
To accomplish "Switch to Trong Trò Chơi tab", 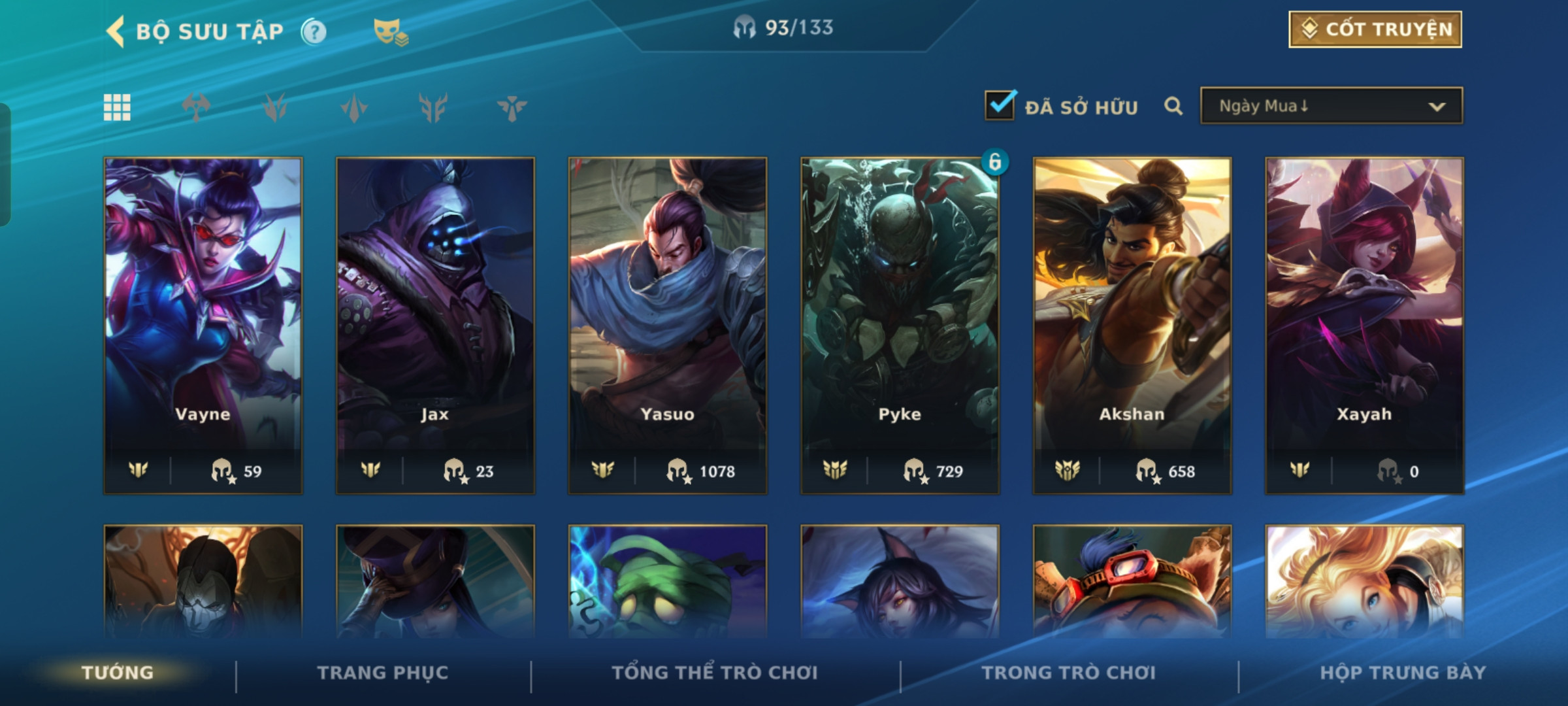I will tap(1069, 673).
